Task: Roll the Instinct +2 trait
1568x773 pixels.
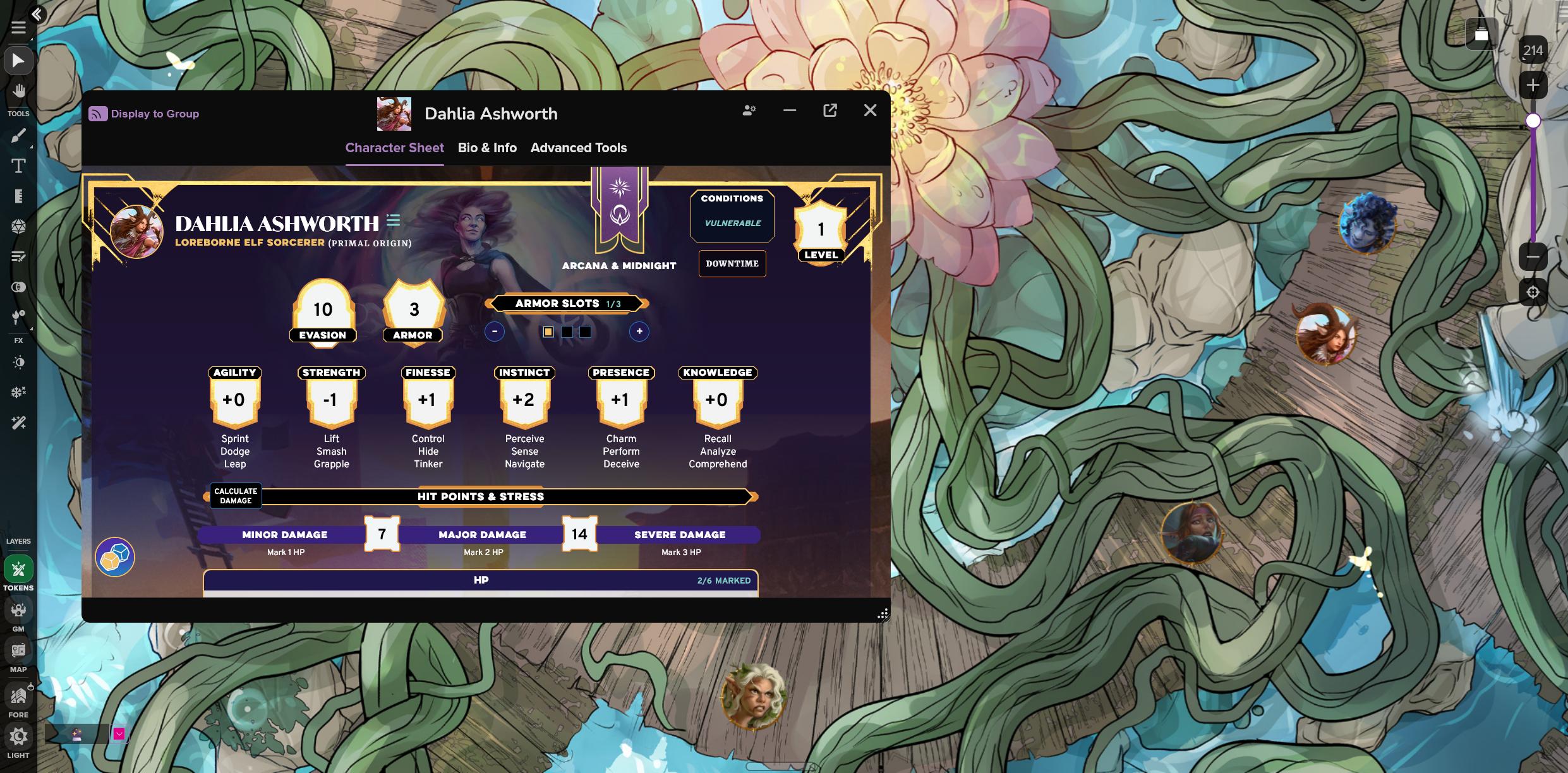Action: pos(524,400)
